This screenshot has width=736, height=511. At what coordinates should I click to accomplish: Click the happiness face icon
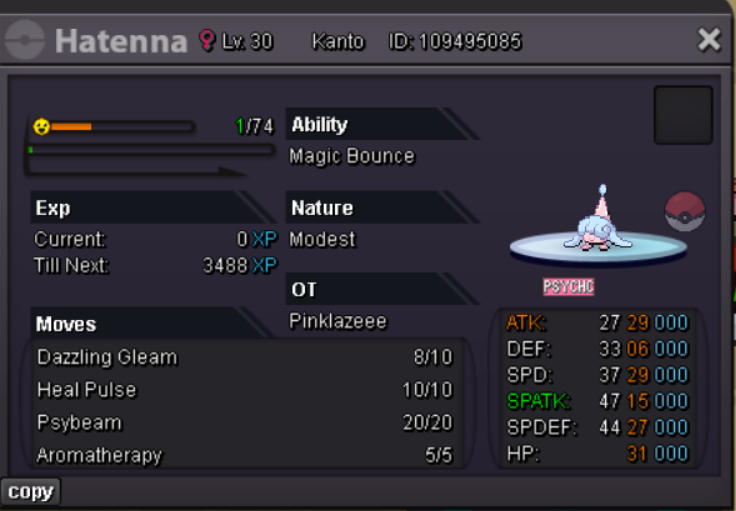point(41,127)
